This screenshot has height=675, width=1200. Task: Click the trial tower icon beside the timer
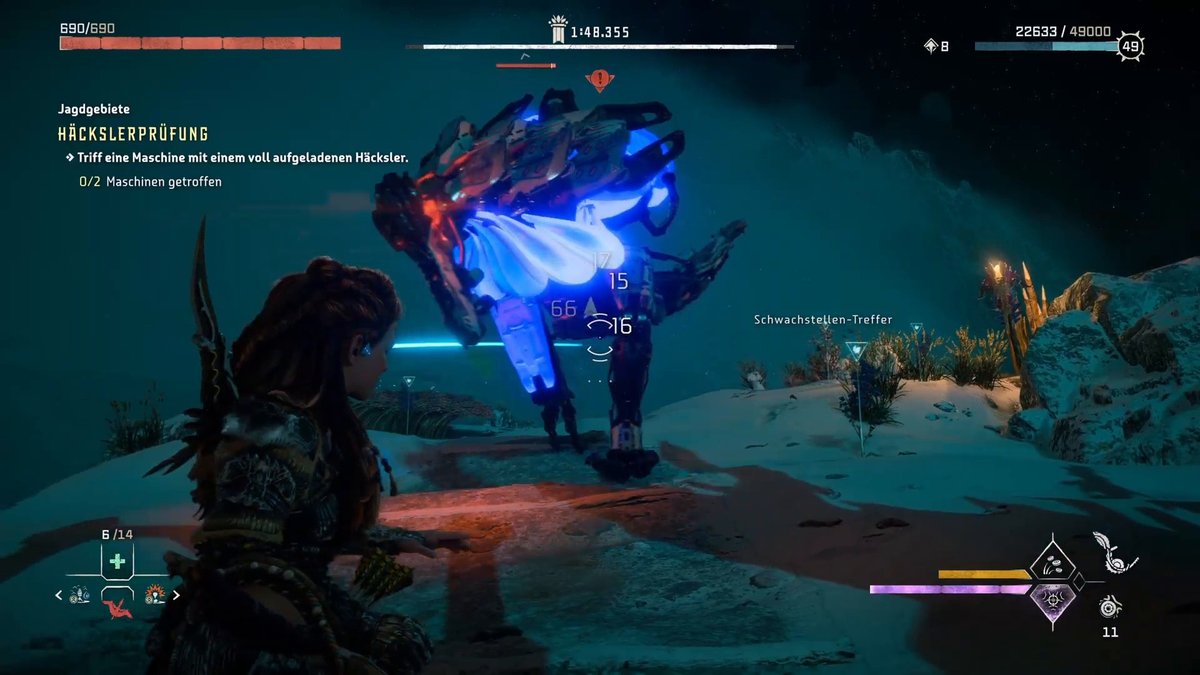click(x=558, y=31)
